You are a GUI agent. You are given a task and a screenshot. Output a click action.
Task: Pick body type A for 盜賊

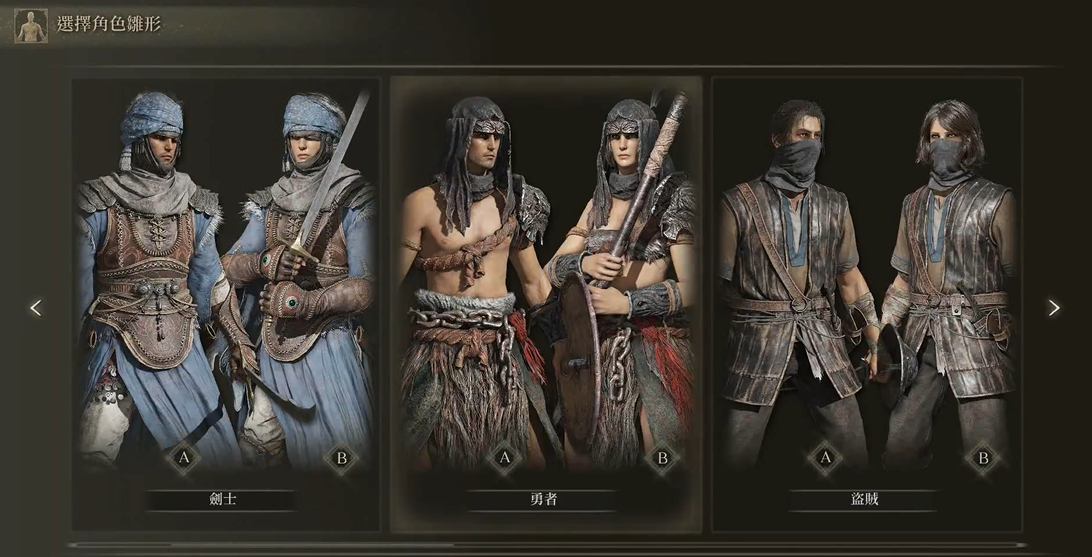(x=825, y=459)
